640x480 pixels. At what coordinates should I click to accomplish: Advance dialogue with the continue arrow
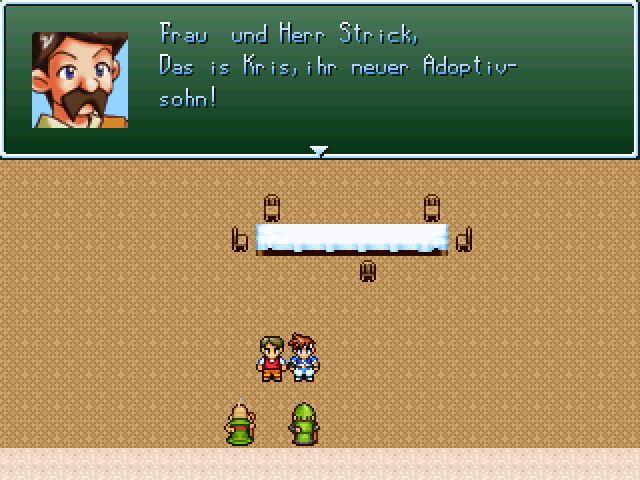pos(319,151)
